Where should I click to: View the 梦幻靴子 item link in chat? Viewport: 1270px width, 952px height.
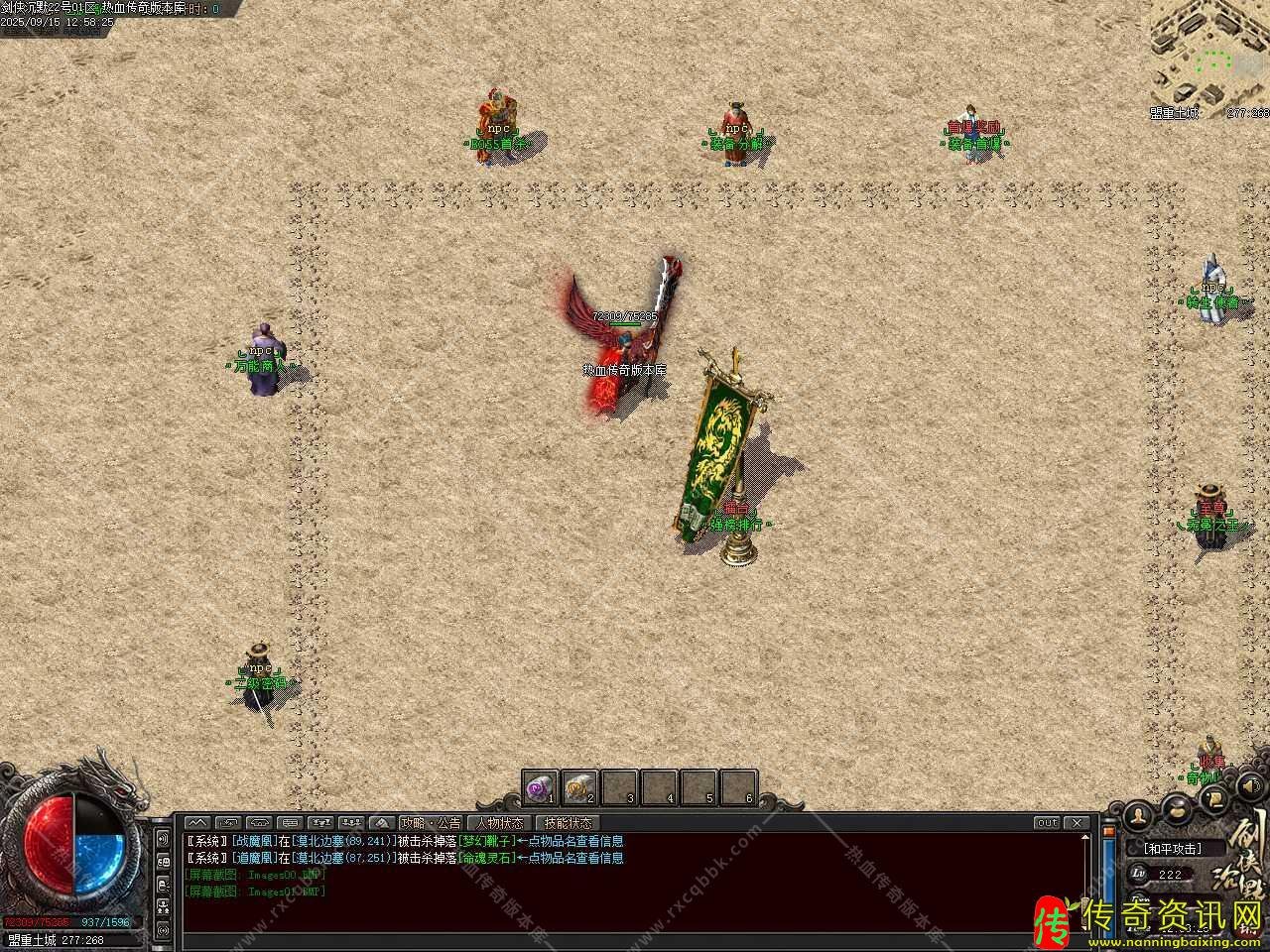487,842
